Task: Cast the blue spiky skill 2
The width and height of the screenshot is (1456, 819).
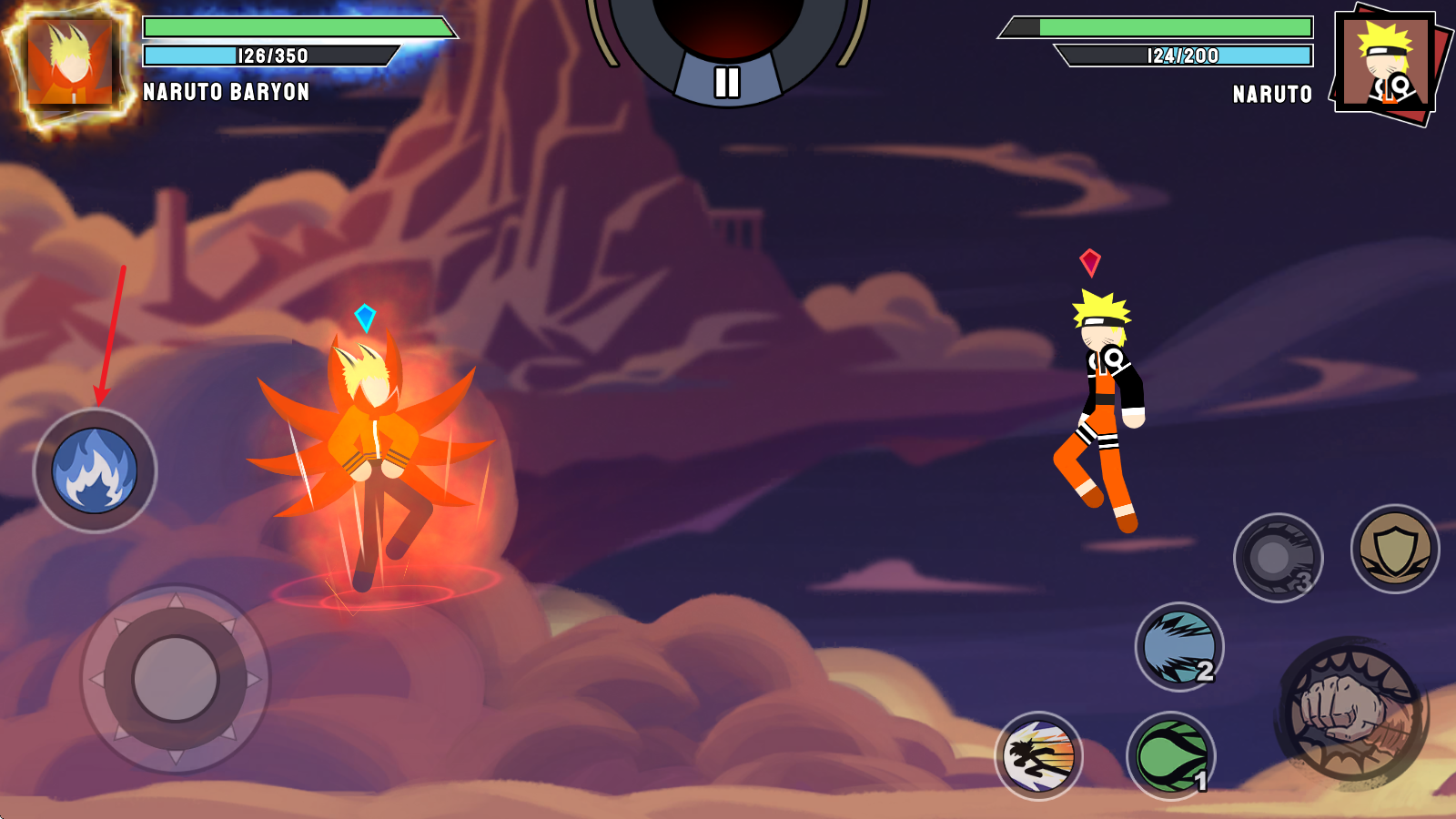Action: point(1179,647)
